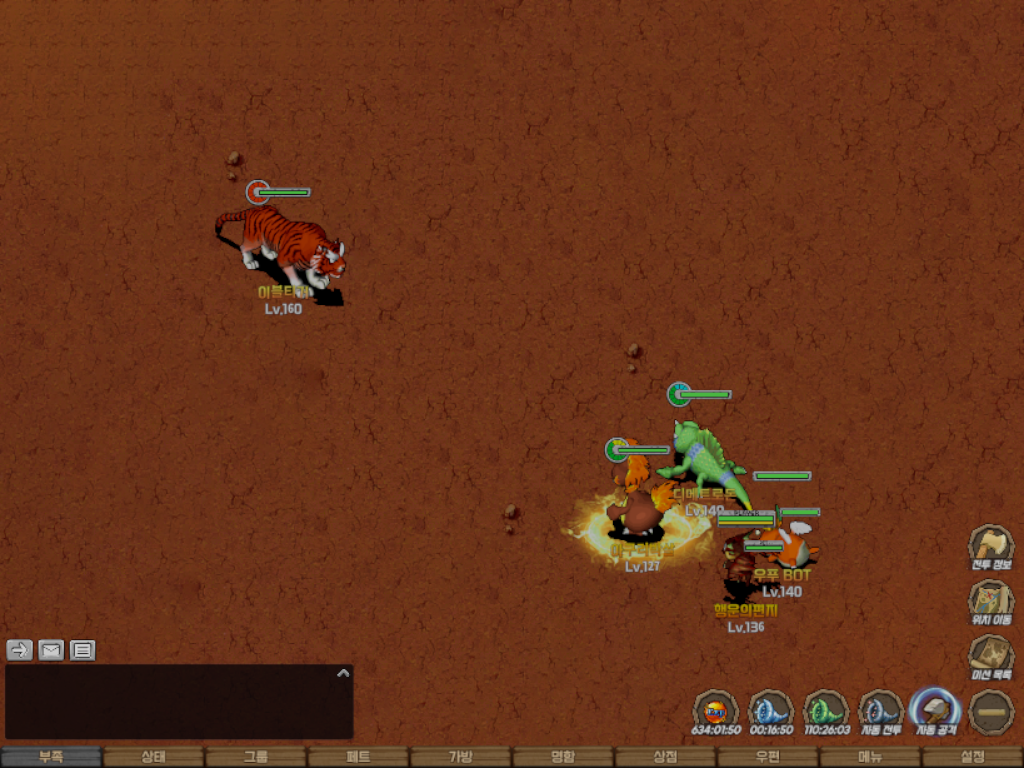The height and width of the screenshot is (768, 1024).
Task: Open the 페트 pet menu
Action: pos(358,757)
